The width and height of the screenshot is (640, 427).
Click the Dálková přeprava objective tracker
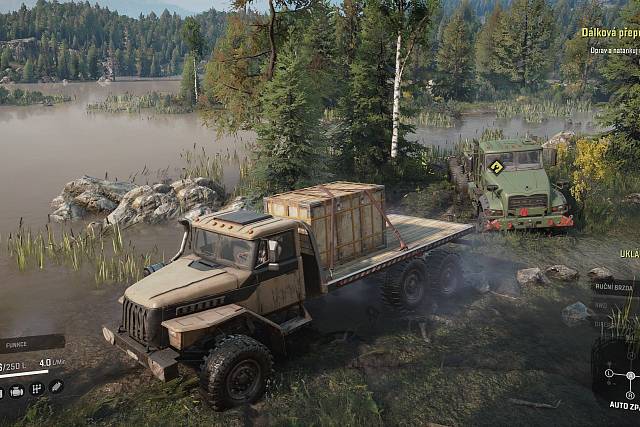pyautogui.click(x=610, y=33)
